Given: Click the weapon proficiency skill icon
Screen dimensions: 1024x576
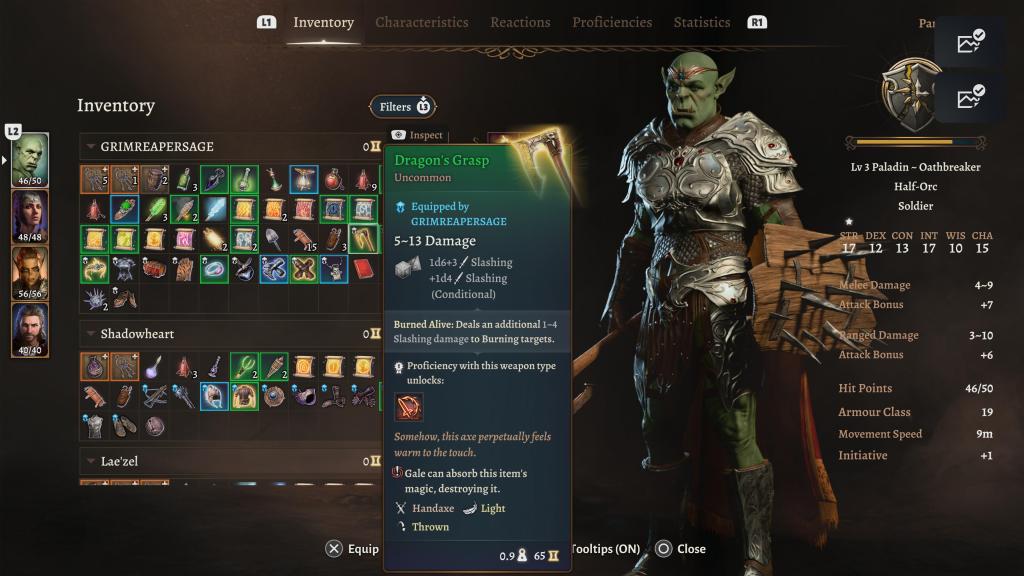Looking at the screenshot, I should [408, 407].
